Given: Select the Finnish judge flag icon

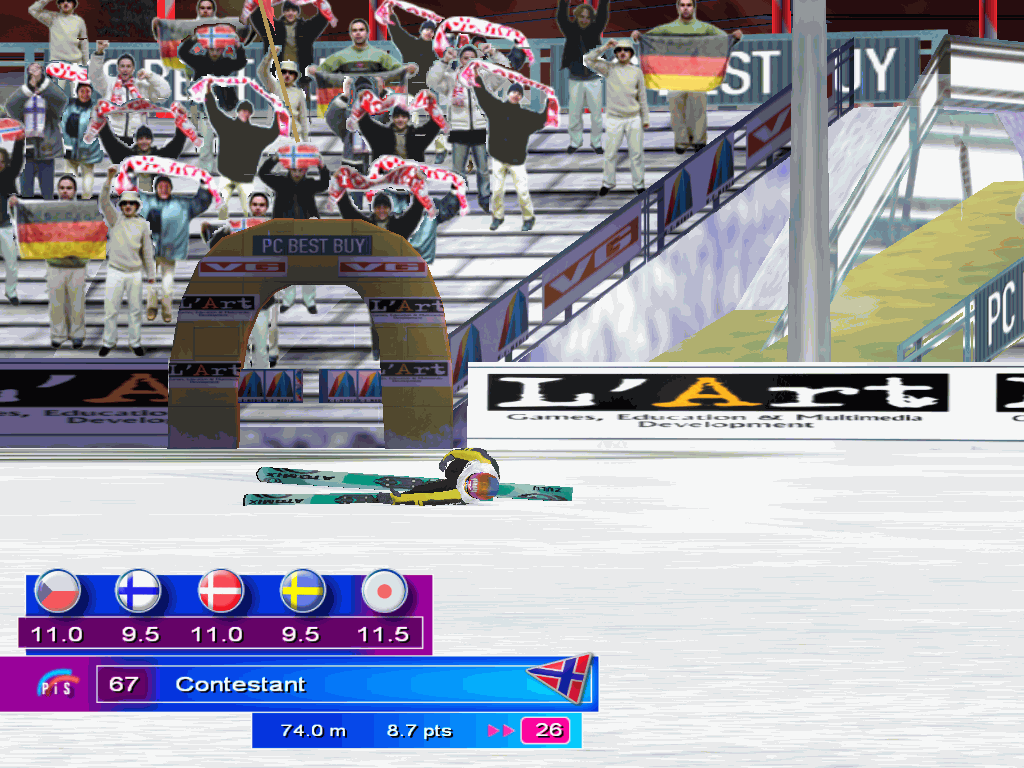Looking at the screenshot, I should (137, 592).
